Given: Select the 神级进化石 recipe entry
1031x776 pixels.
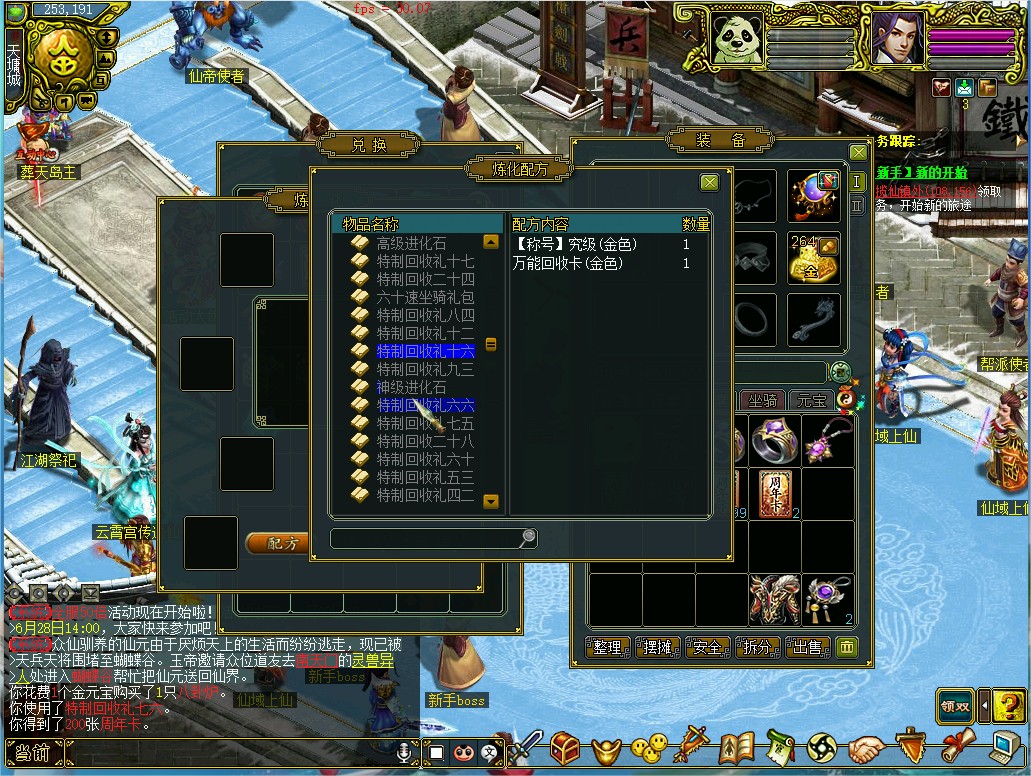Looking at the screenshot, I should click(x=411, y=387).
